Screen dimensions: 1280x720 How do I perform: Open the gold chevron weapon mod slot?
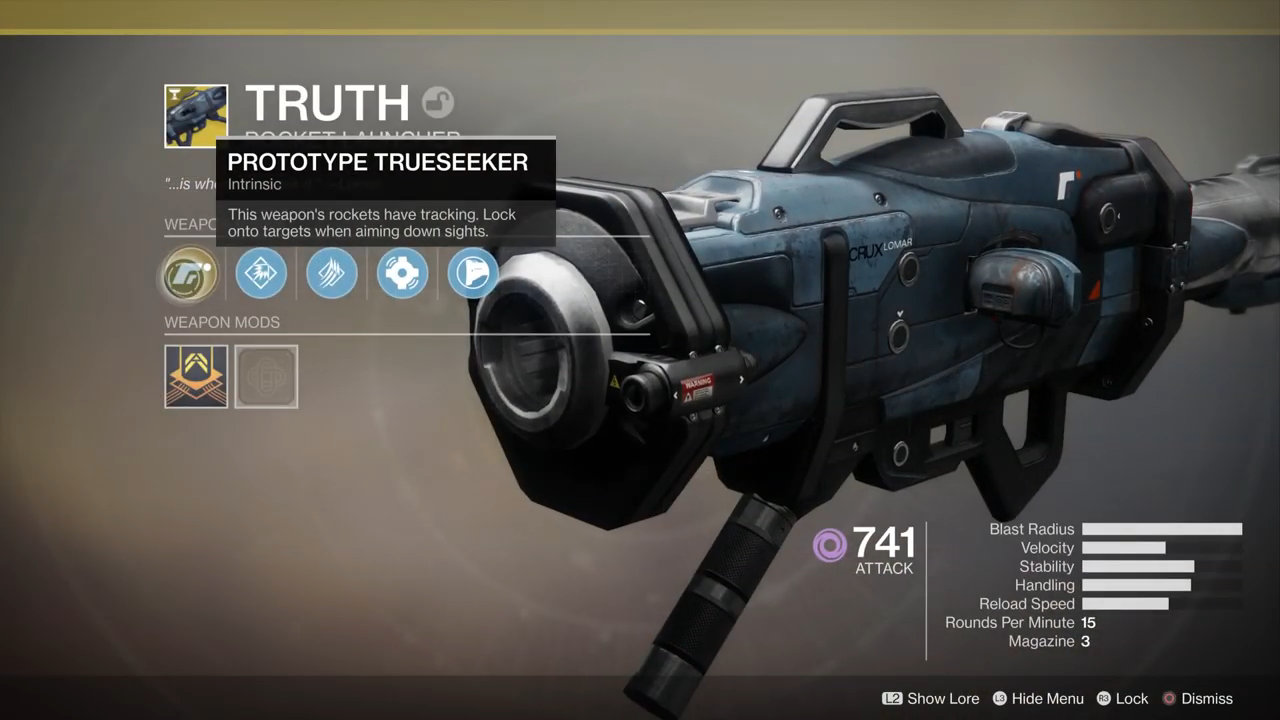(196, 376)
